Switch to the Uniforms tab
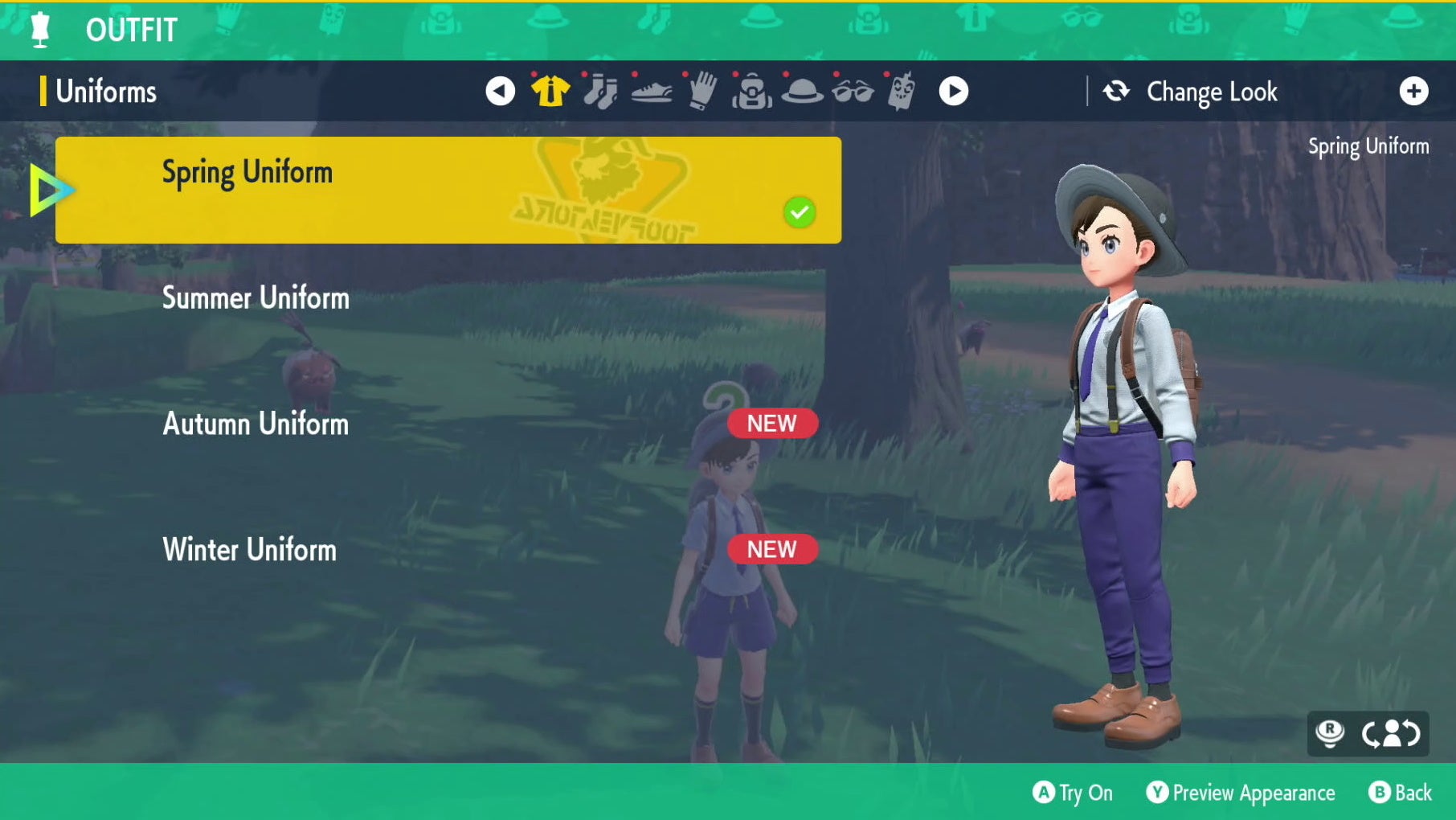The image size is (1456, 820). click(x=104, y=91)
